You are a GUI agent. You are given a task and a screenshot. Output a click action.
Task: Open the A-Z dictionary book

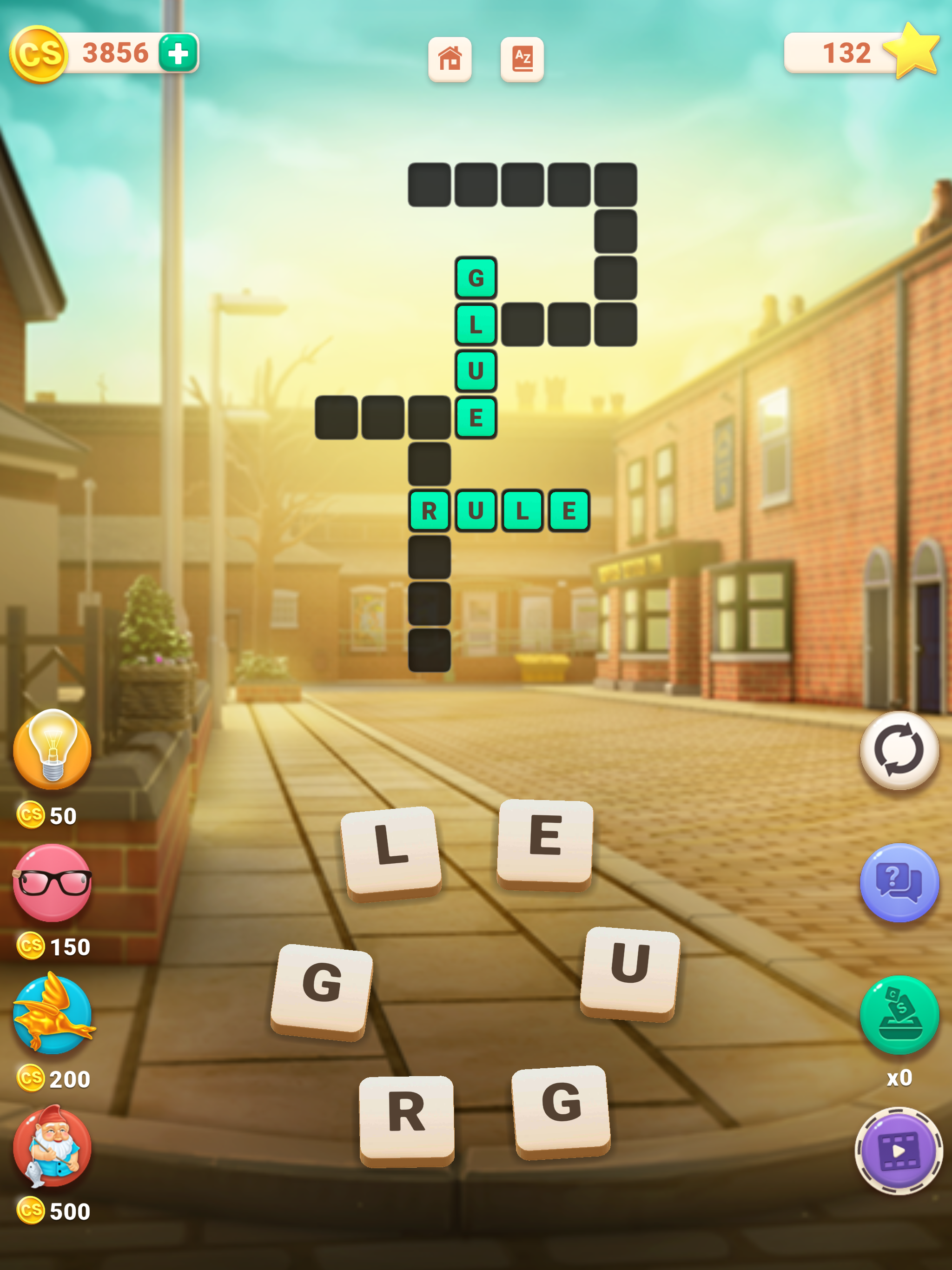click(522, 59)
